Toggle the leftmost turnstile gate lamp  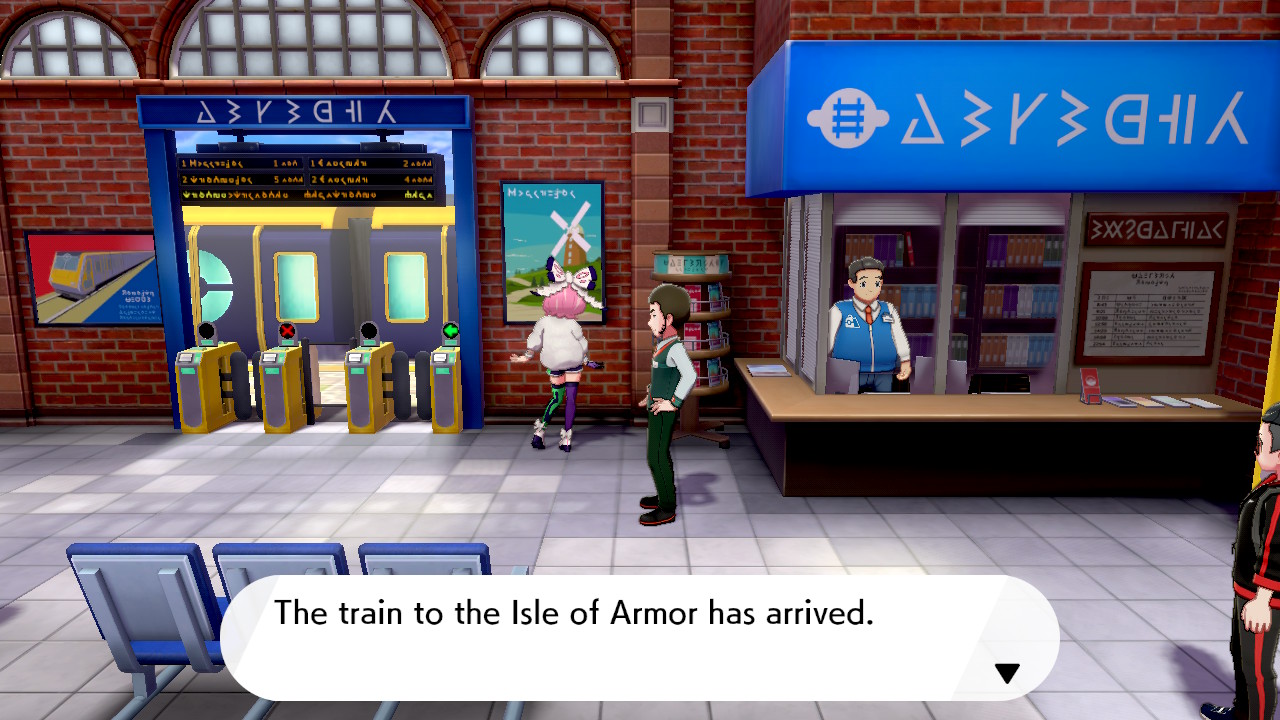206,328
